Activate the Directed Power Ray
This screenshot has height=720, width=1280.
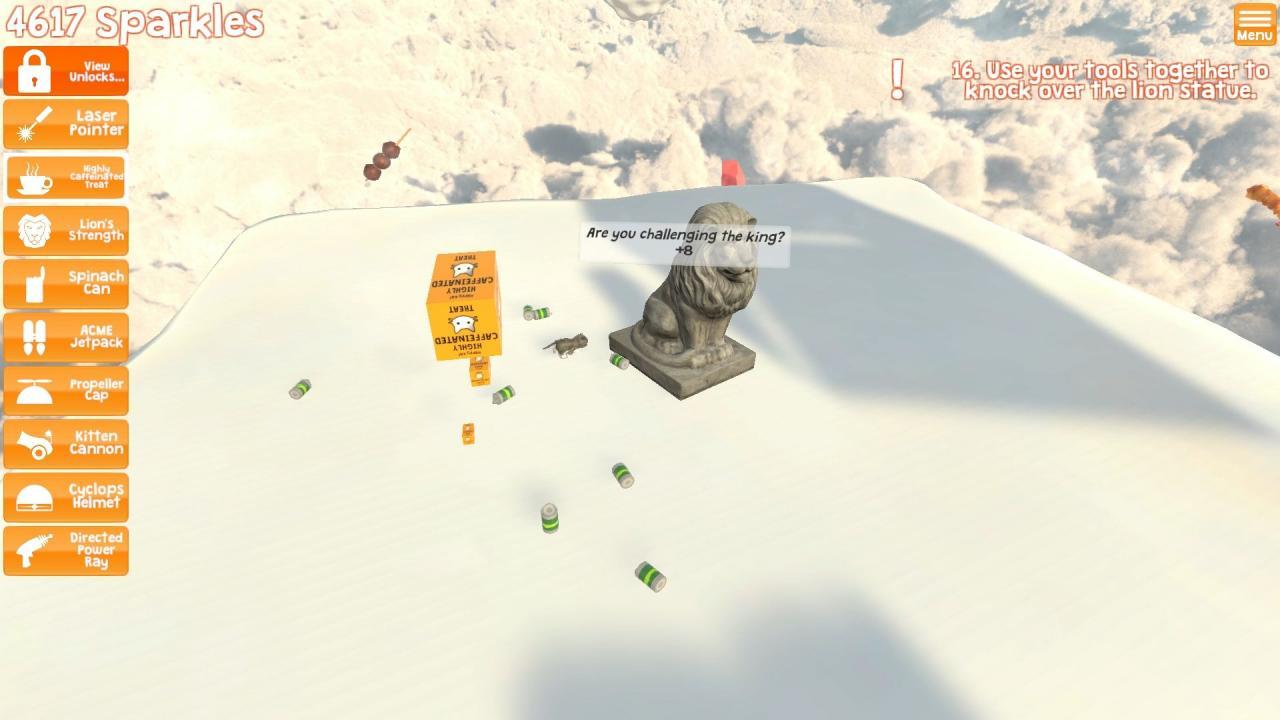[66, 550]
